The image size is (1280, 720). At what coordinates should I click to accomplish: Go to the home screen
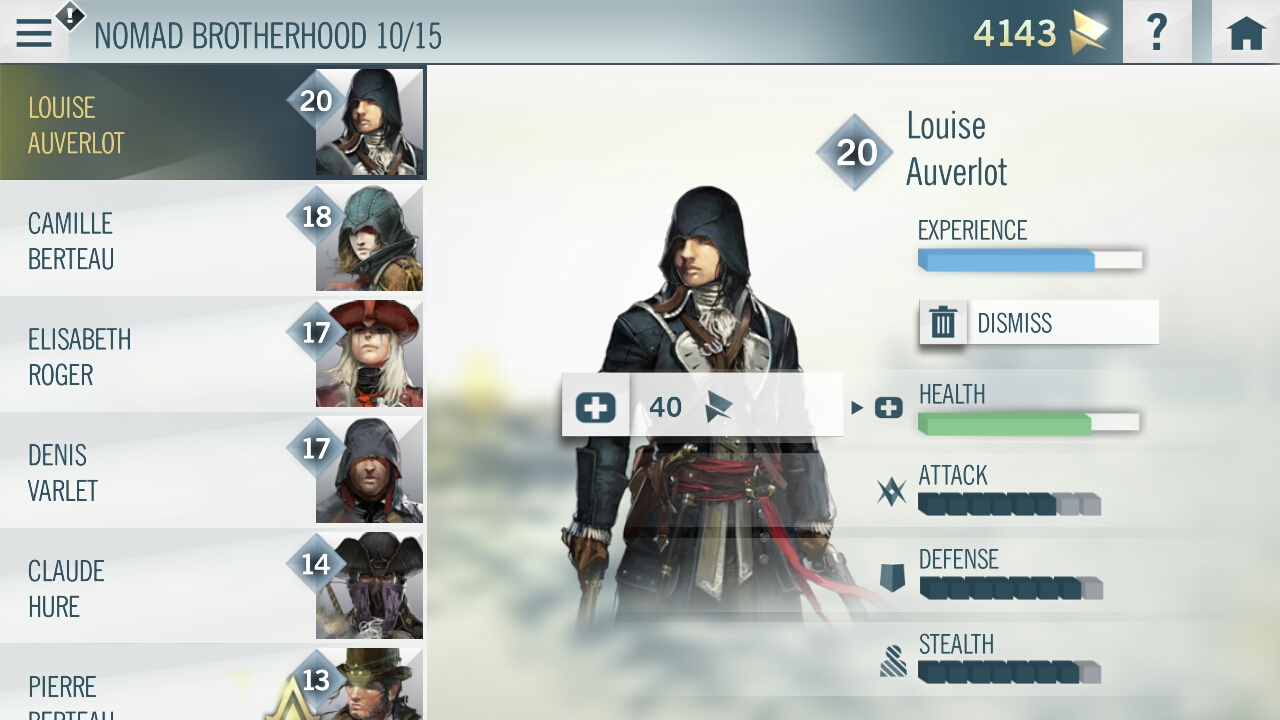click(1246, 33)
